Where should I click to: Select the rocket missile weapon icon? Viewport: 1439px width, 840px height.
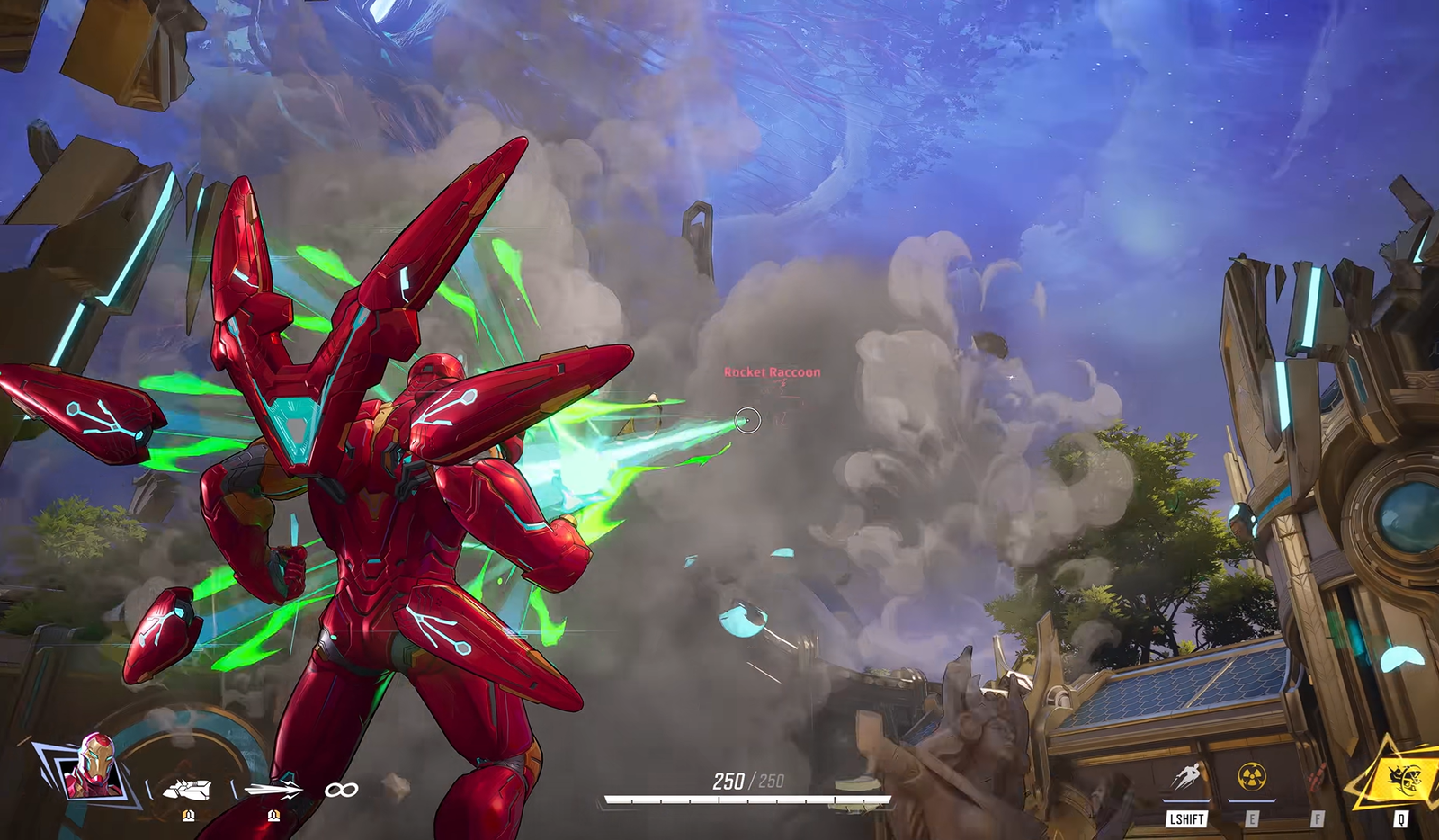[x=187, y=790]
